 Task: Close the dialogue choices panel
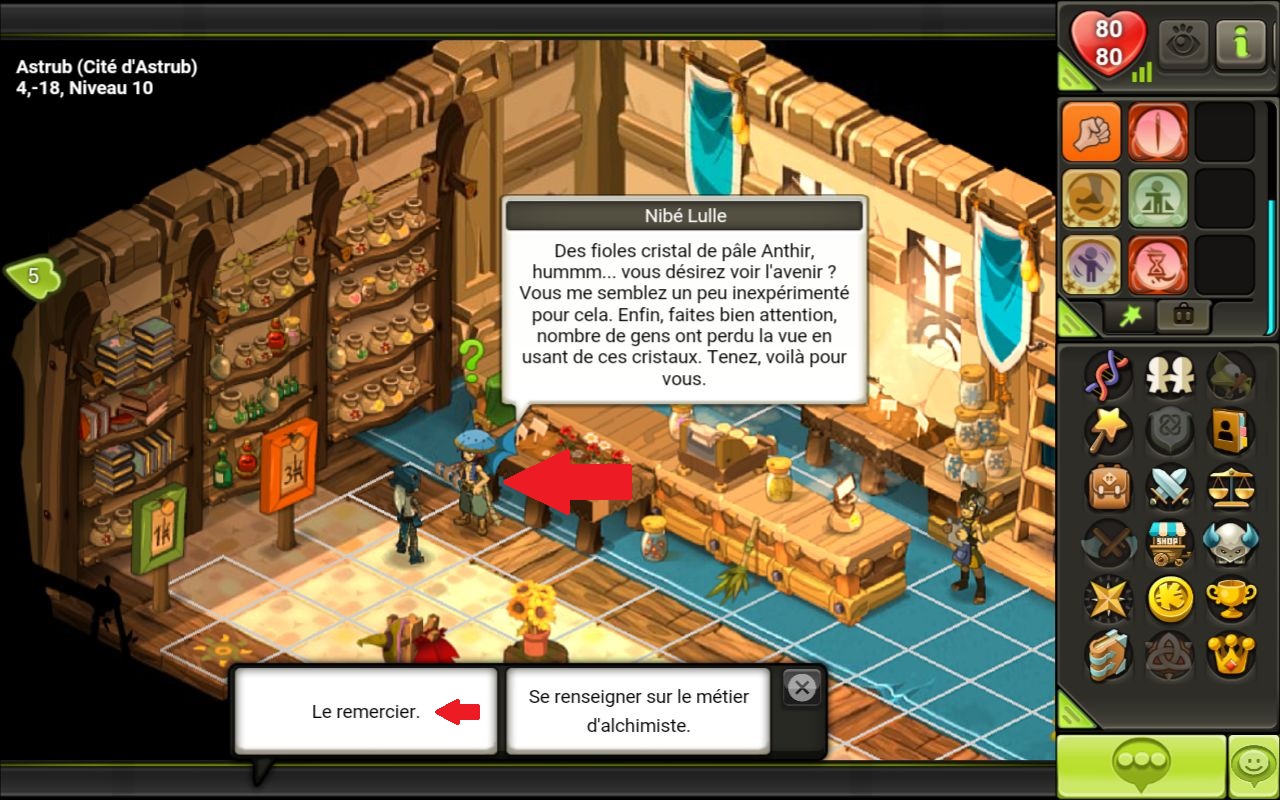[x=801, y=687]
